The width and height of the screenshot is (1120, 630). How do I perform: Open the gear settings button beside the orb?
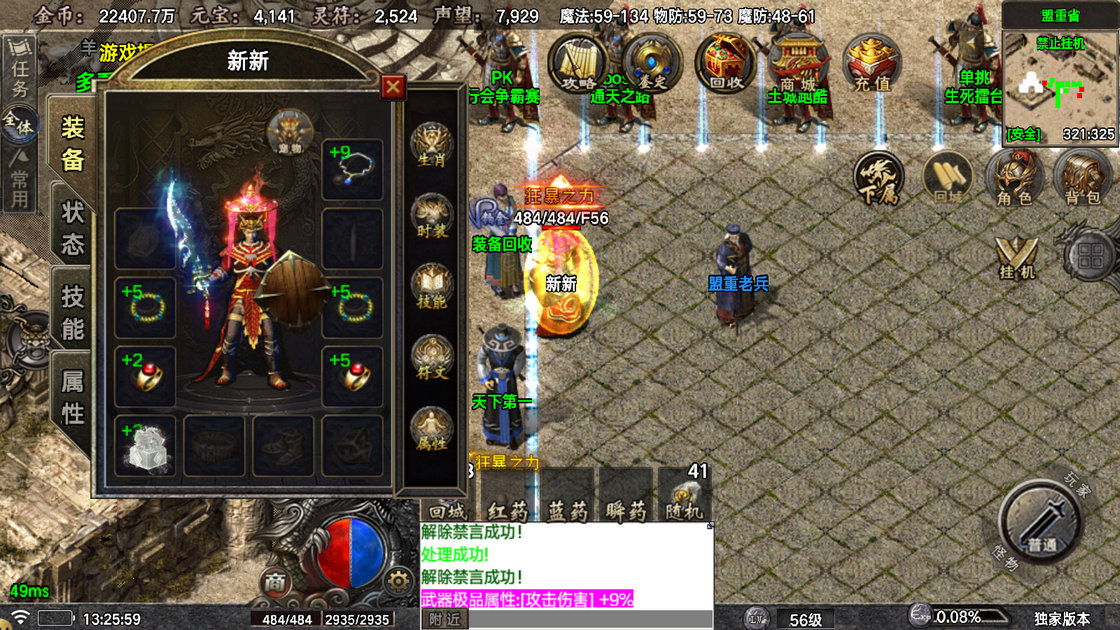[x=399, y=580]
